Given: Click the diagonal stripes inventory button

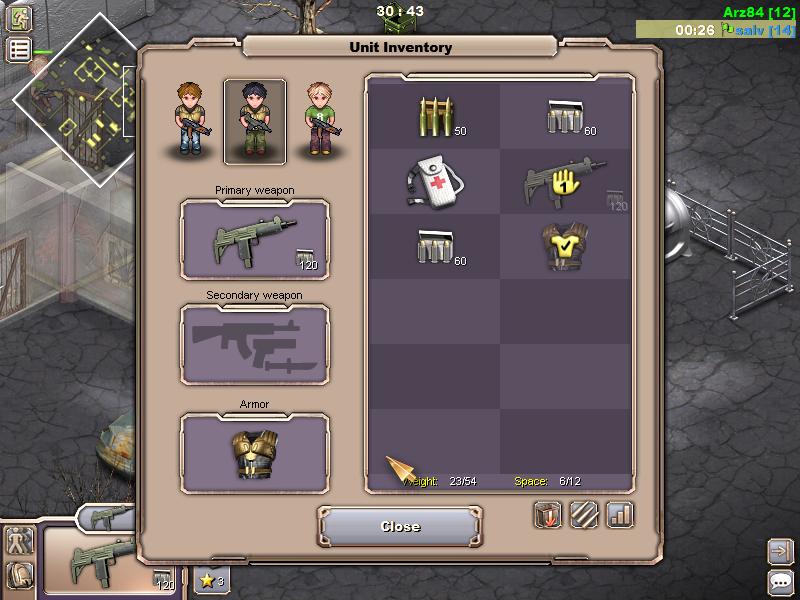Looking at the screenshot, I should [584, 515].
